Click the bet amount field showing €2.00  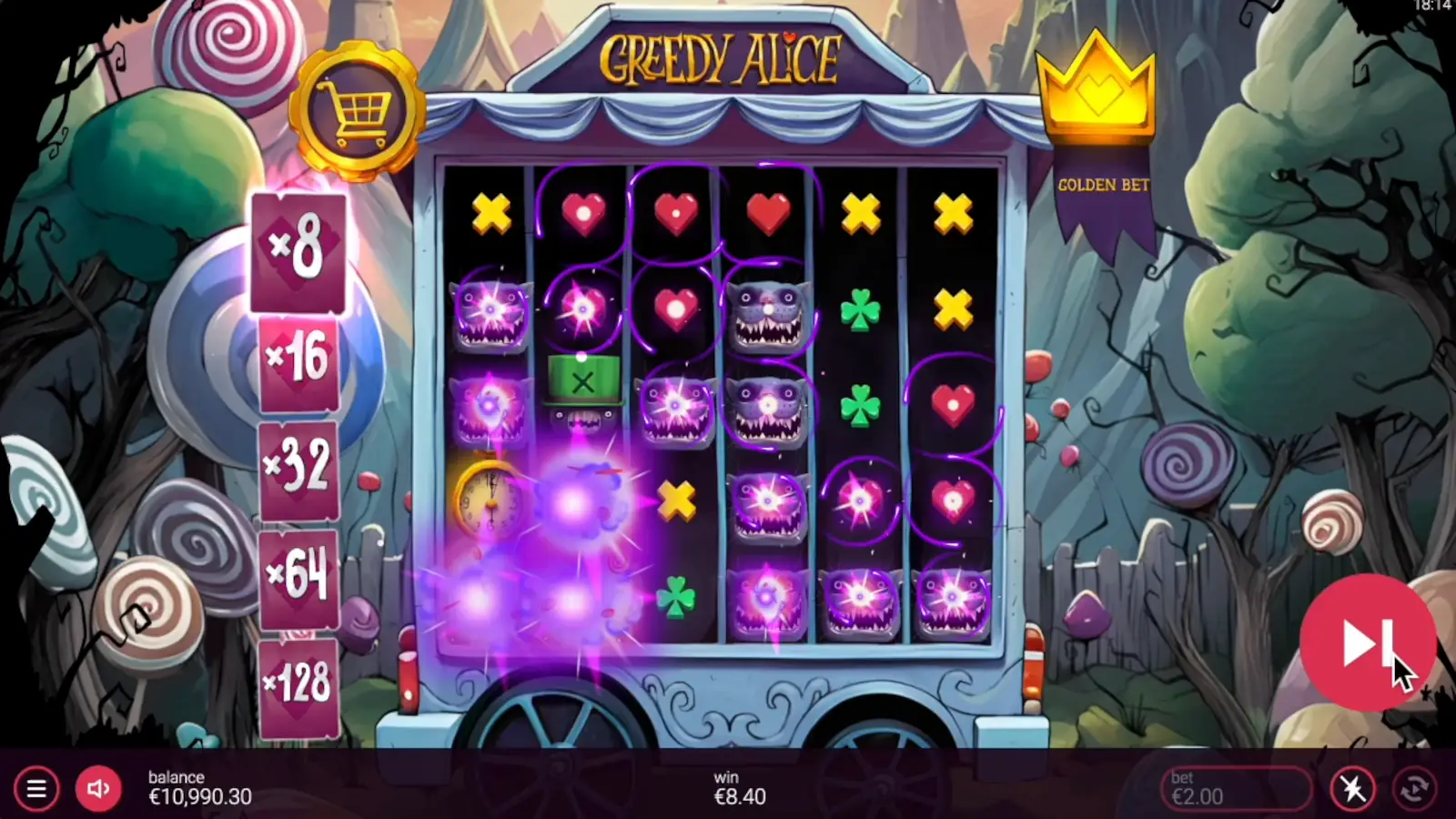[1233, 789]
